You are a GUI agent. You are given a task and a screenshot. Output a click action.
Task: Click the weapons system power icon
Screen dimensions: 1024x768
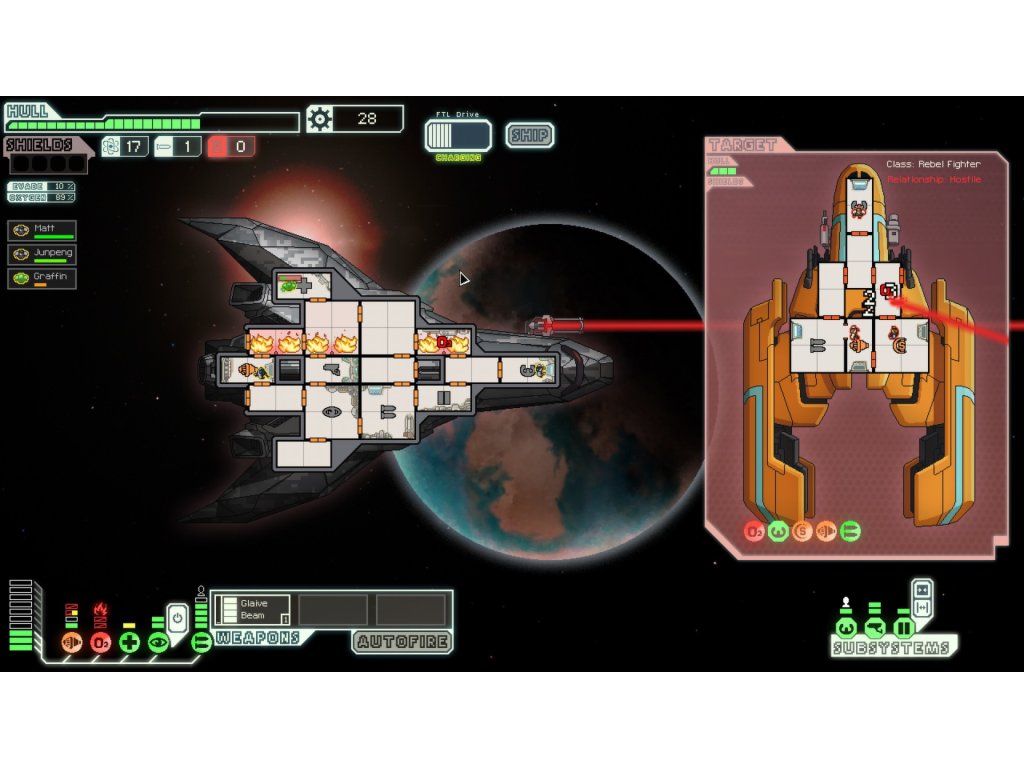[201, 642]
